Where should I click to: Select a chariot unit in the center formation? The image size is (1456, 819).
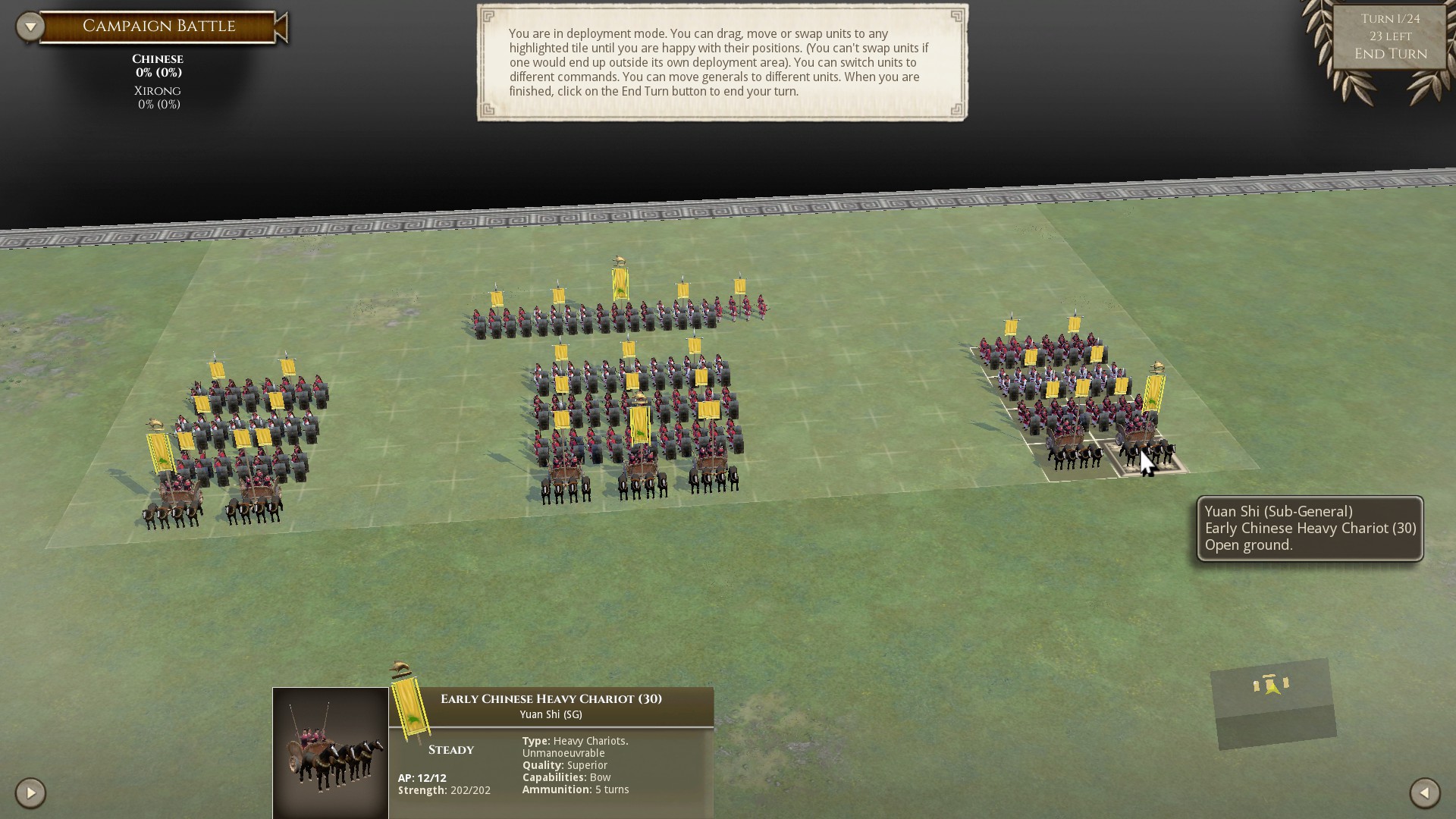click(641, 470)
